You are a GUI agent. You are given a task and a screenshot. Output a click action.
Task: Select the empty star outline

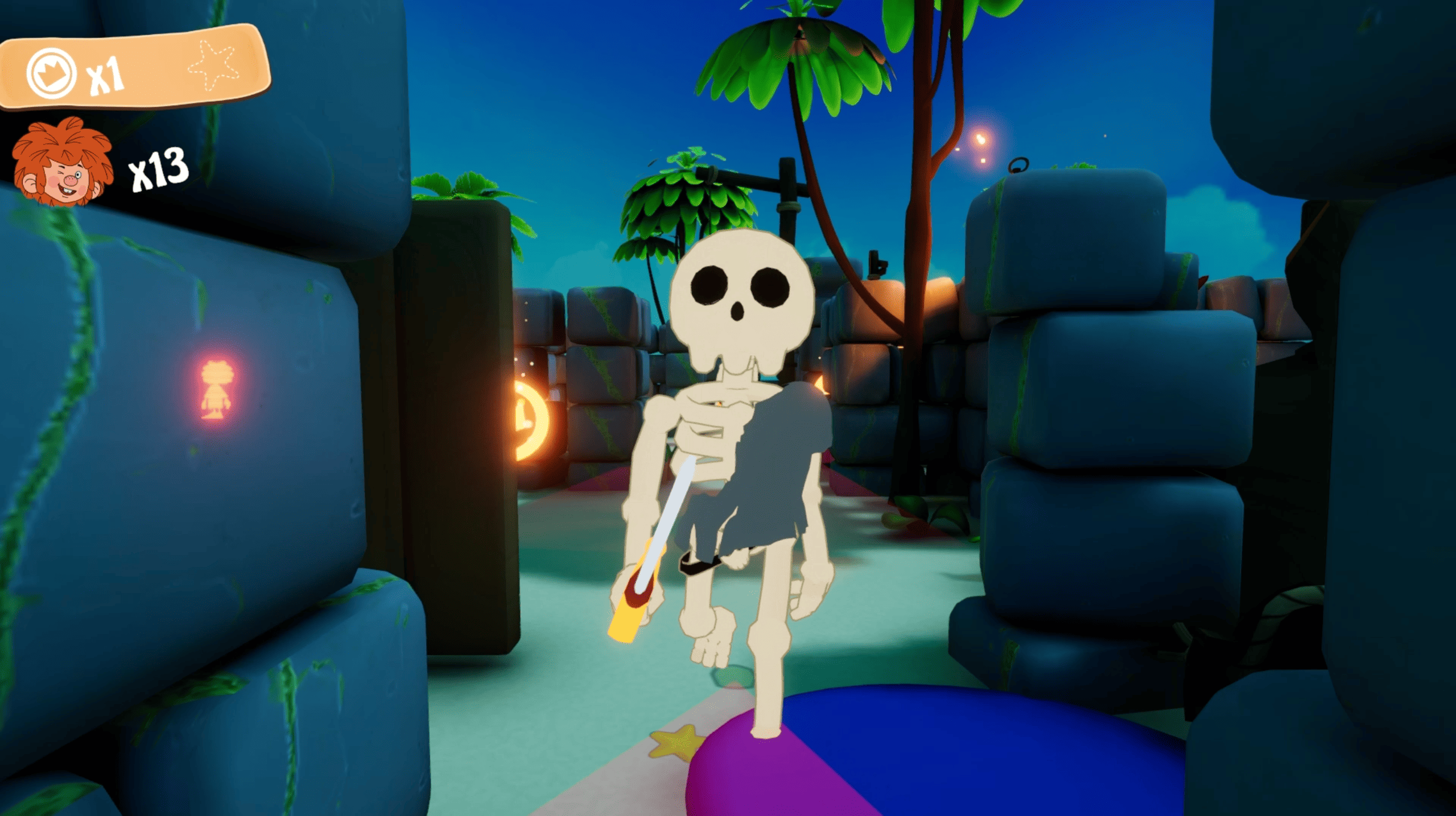[213, 65]
